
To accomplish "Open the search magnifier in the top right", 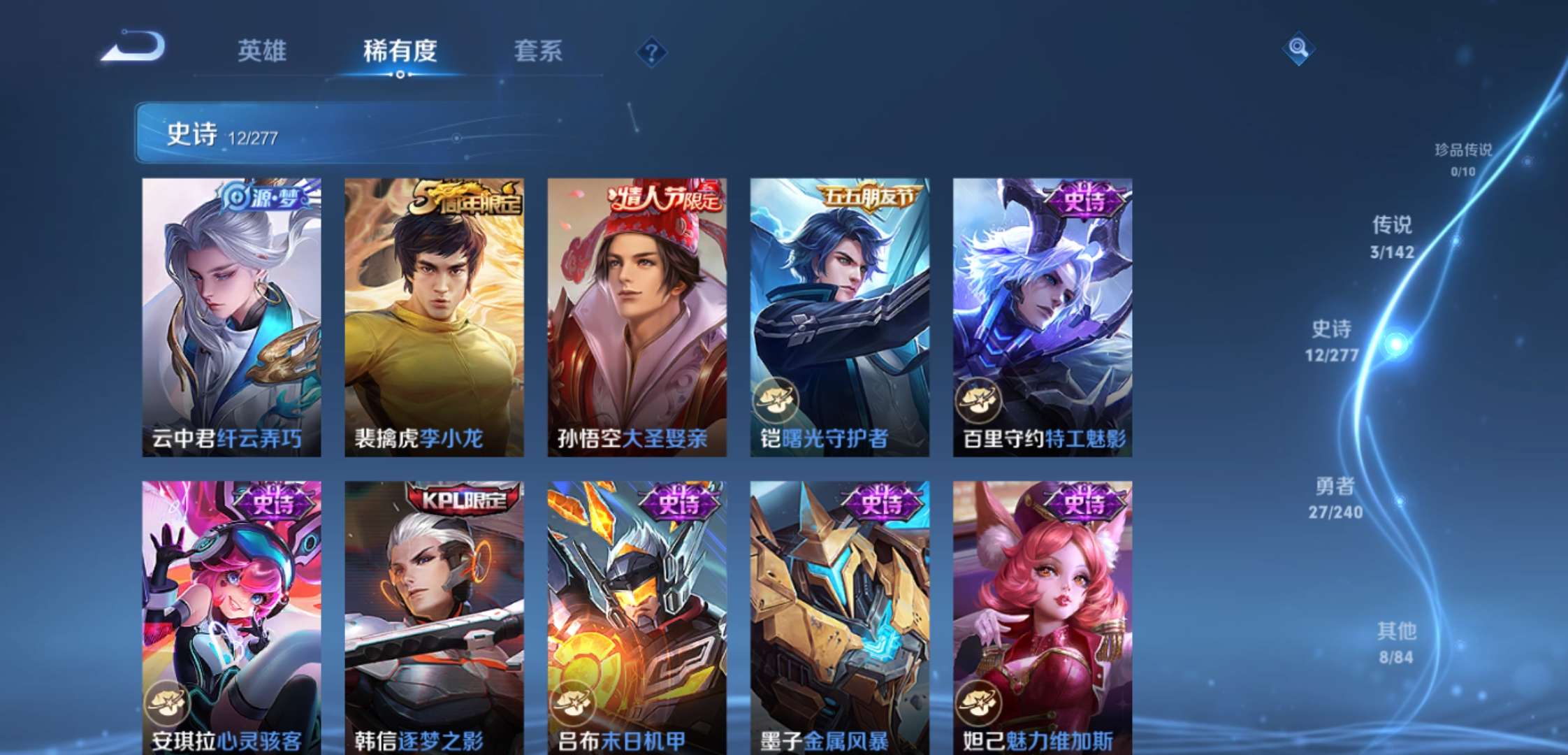I will click(x=1298, y=49).
